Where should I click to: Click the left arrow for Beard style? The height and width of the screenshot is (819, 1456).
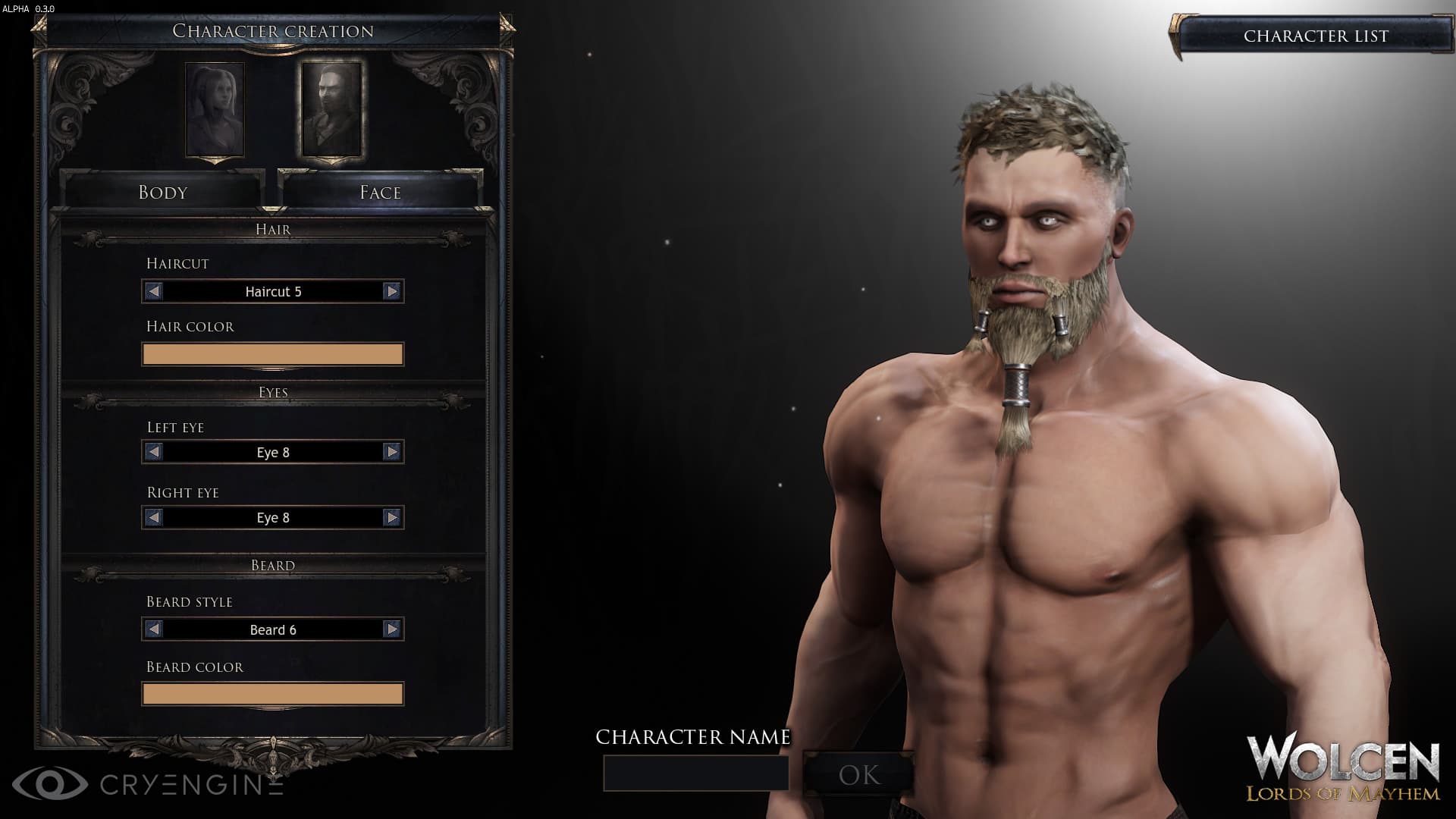(x=152, y=629)
